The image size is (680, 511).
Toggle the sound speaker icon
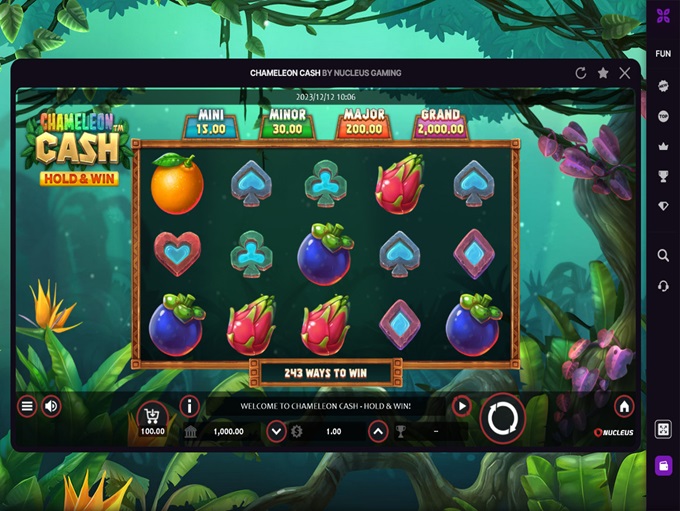point(51,406)
